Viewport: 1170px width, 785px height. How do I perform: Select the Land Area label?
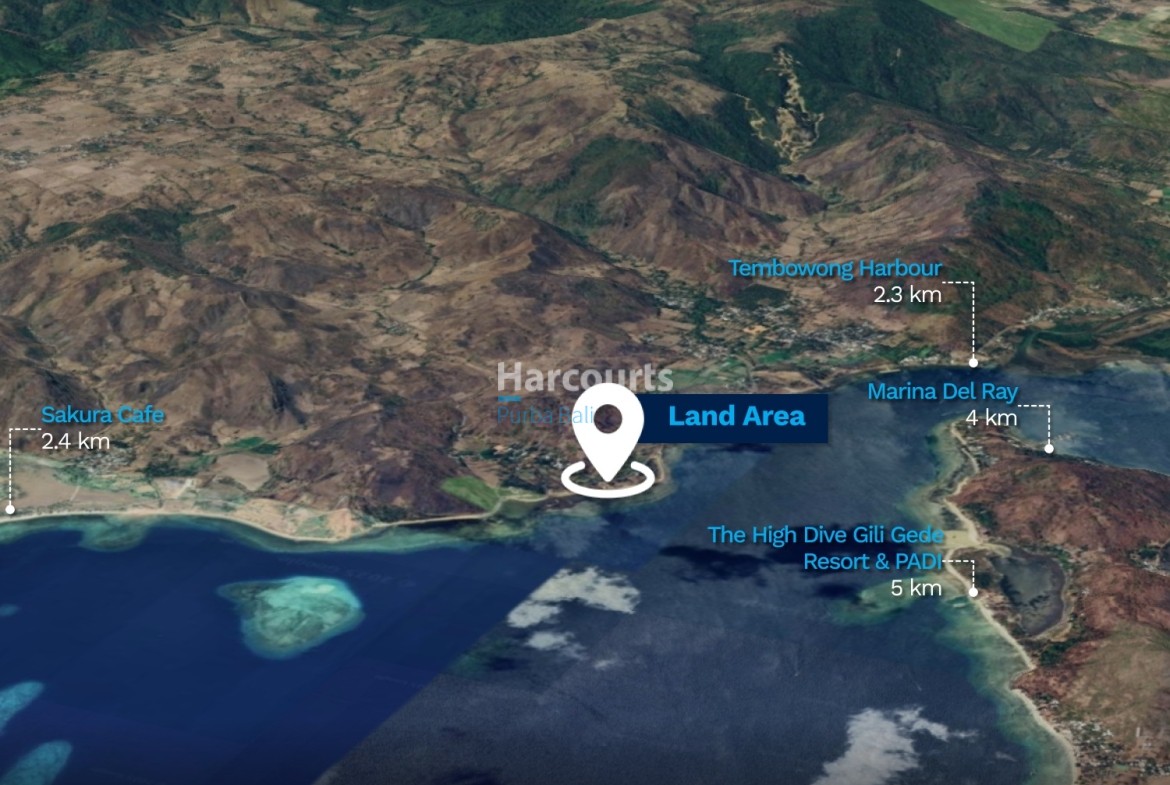(736, 418)
